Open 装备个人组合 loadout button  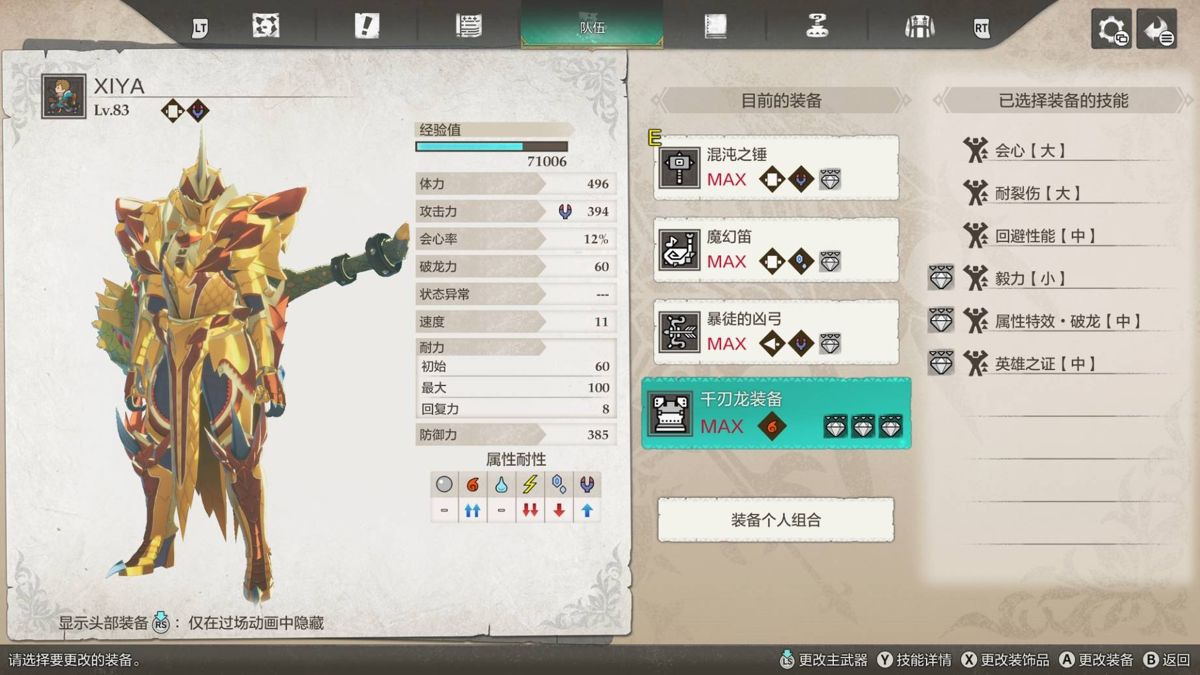tap(776, 520)
